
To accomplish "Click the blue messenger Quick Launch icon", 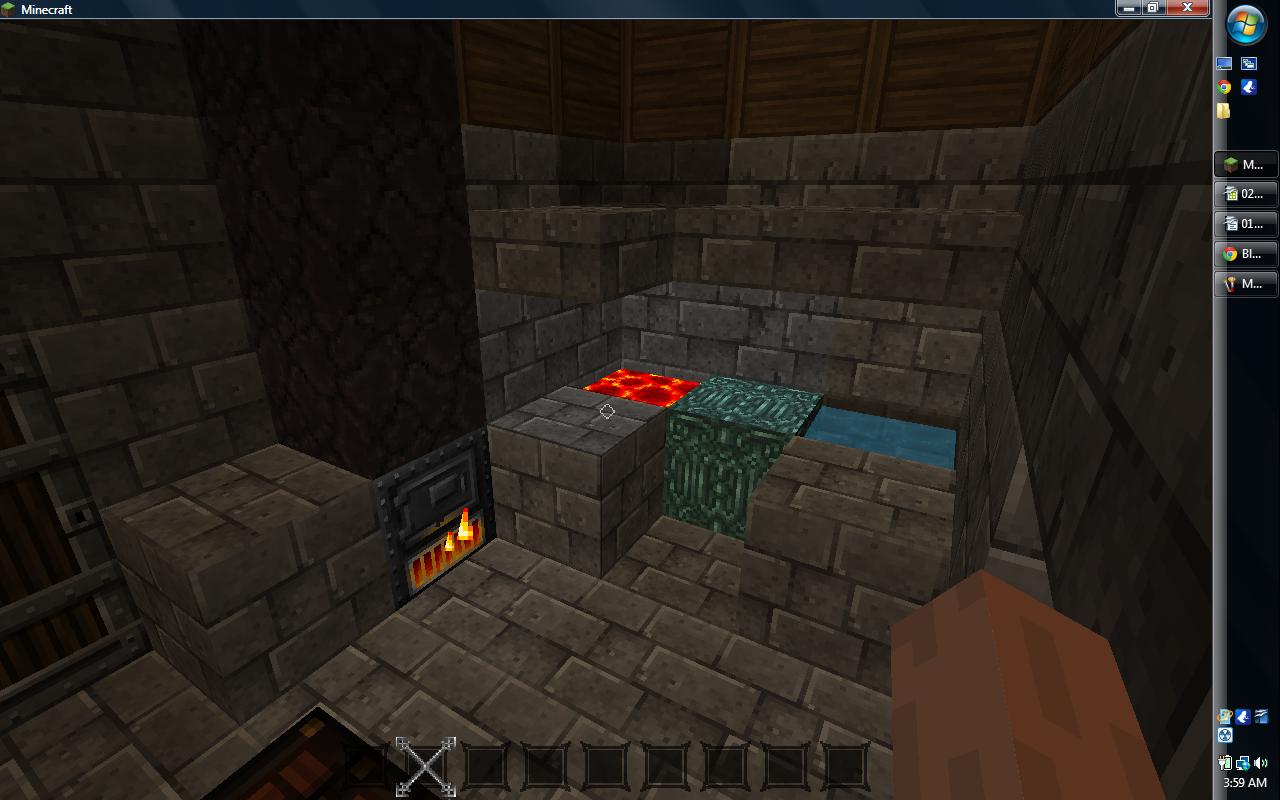I will pyautogui.click(x=1249, y=87).
